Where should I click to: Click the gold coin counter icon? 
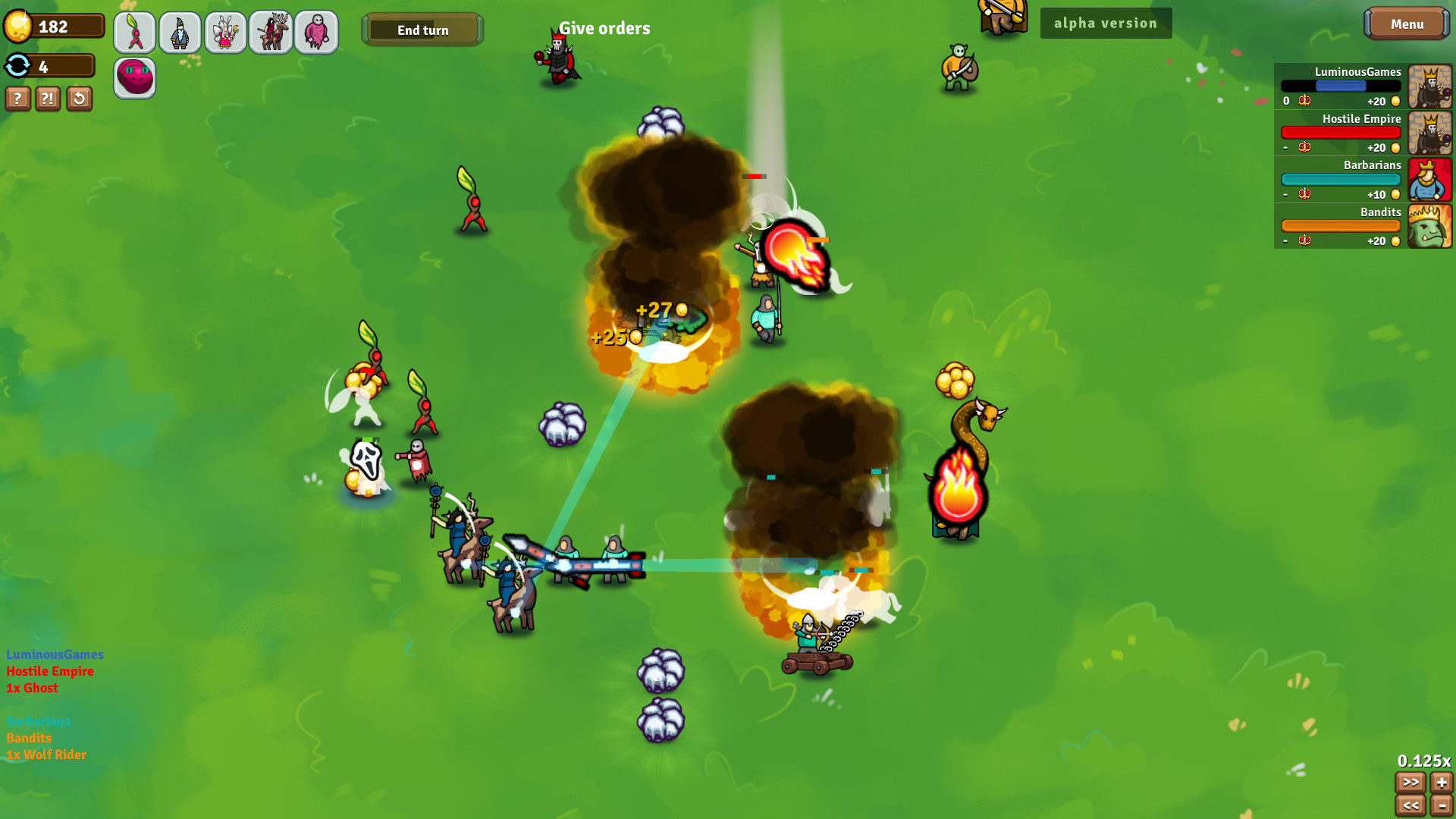tap(17, 24)
